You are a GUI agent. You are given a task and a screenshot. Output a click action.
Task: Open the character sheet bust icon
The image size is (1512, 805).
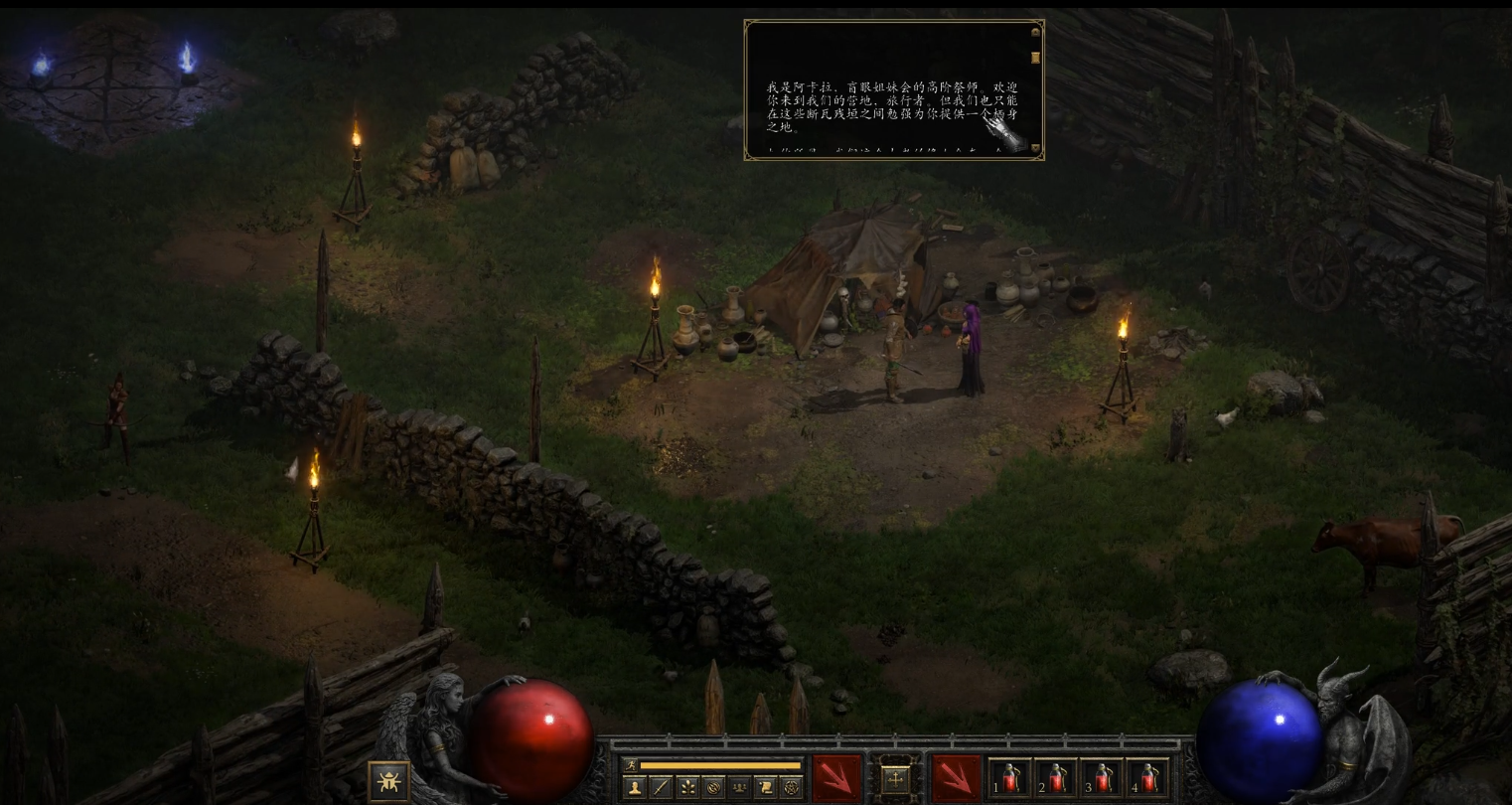click(634, 787)
